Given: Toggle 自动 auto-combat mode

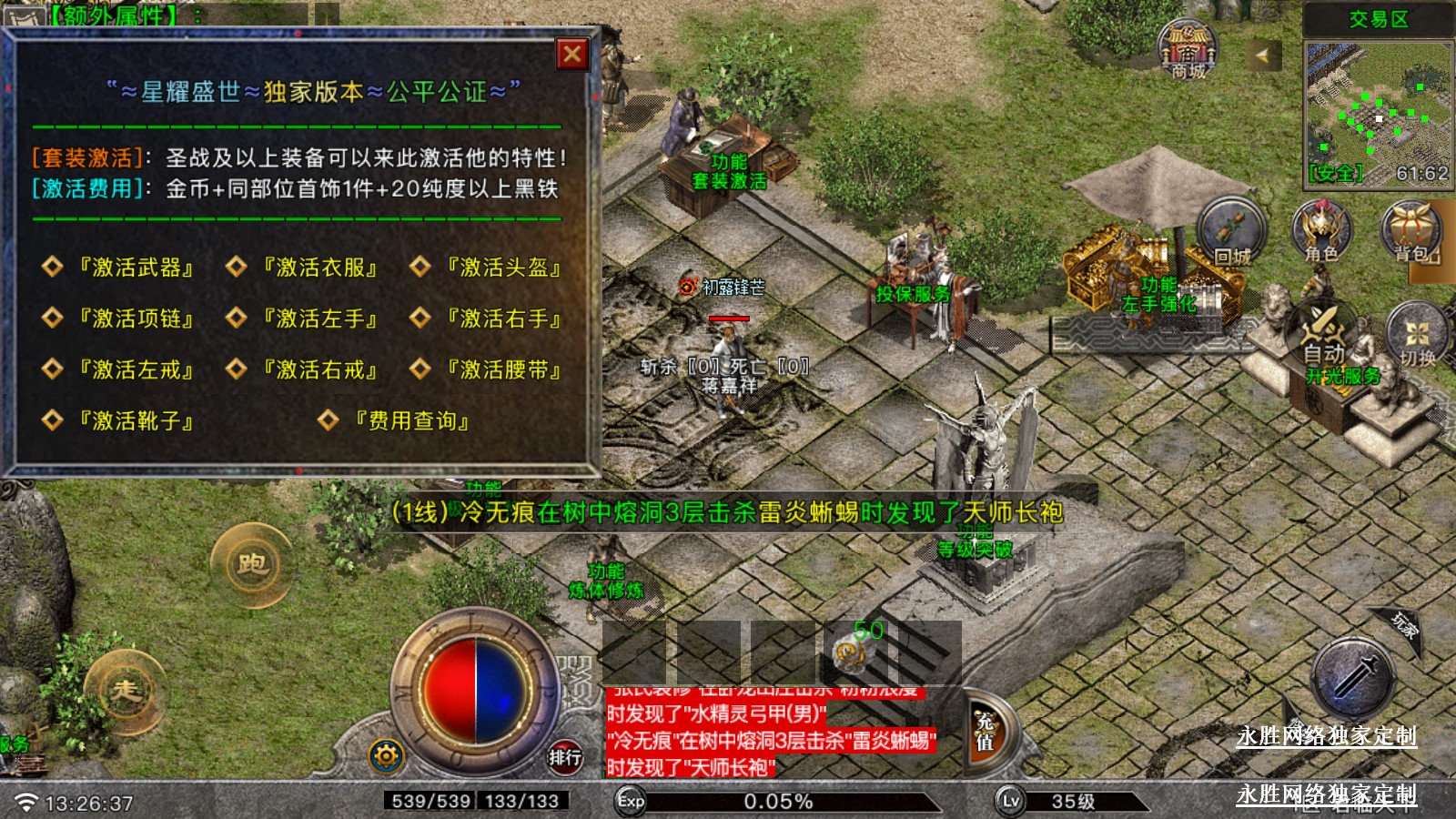Looking at the screenshot, I should (x=1324, y=337).
